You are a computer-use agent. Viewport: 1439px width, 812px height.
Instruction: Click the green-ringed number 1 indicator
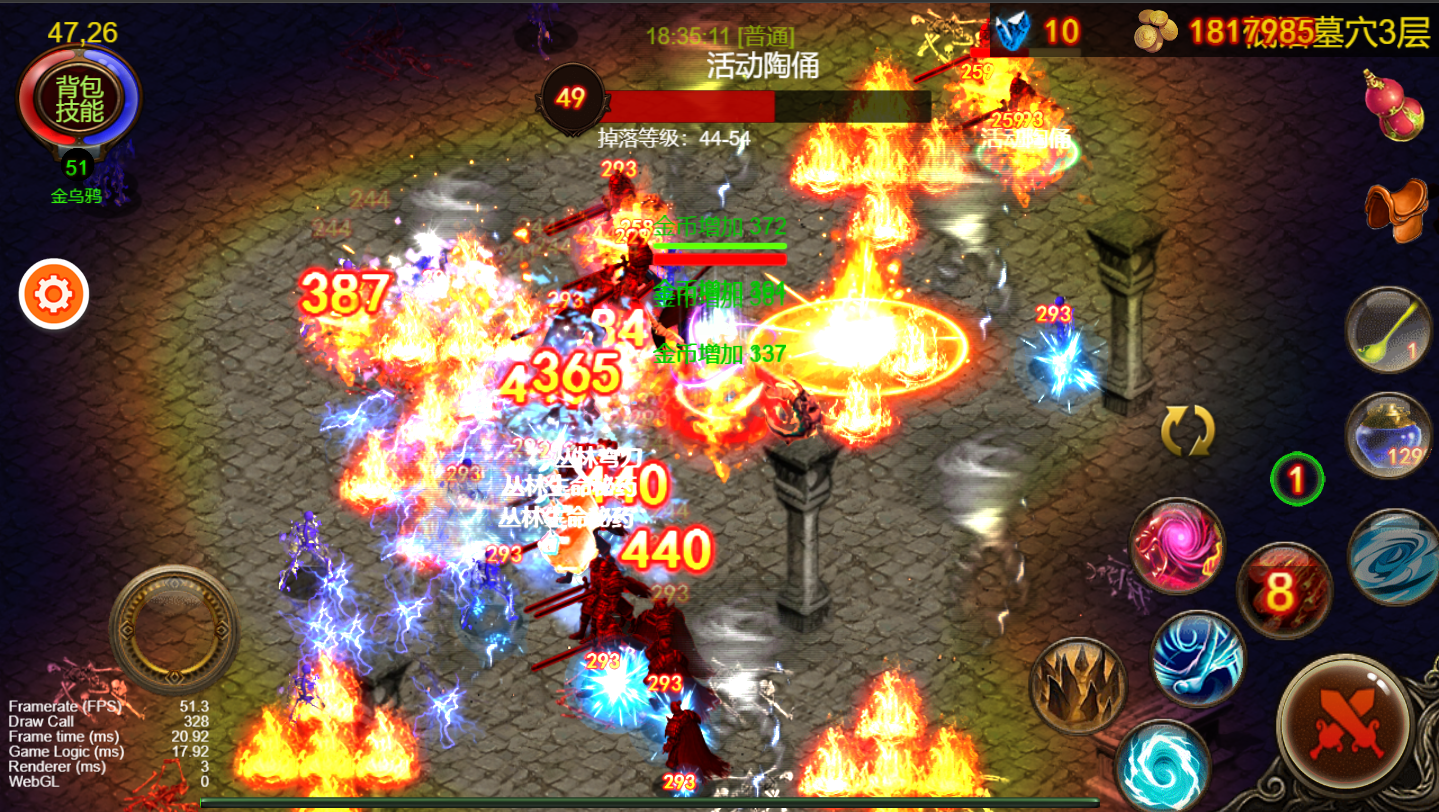[x=1297, y=480]
